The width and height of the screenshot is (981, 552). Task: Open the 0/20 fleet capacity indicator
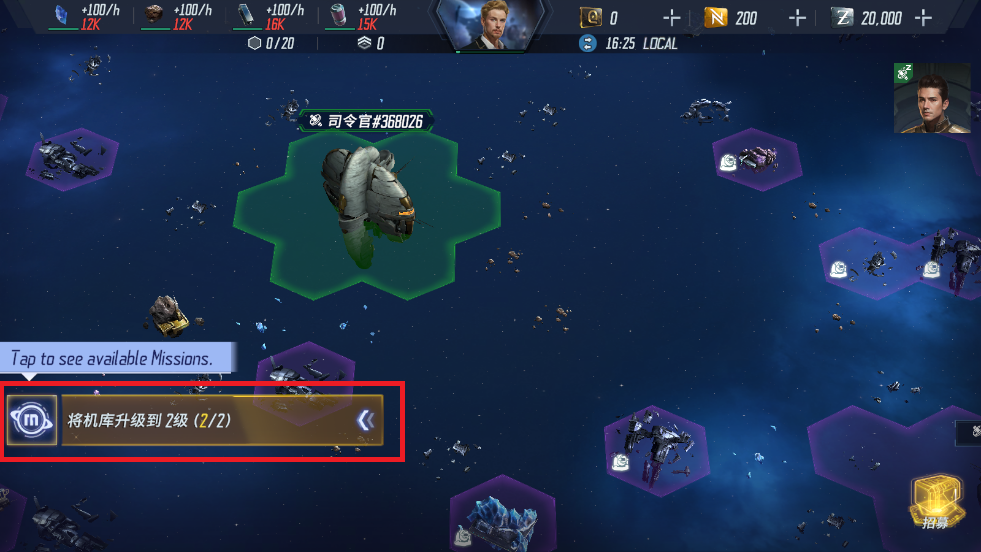pyautogui.click(x=270, y=43)
